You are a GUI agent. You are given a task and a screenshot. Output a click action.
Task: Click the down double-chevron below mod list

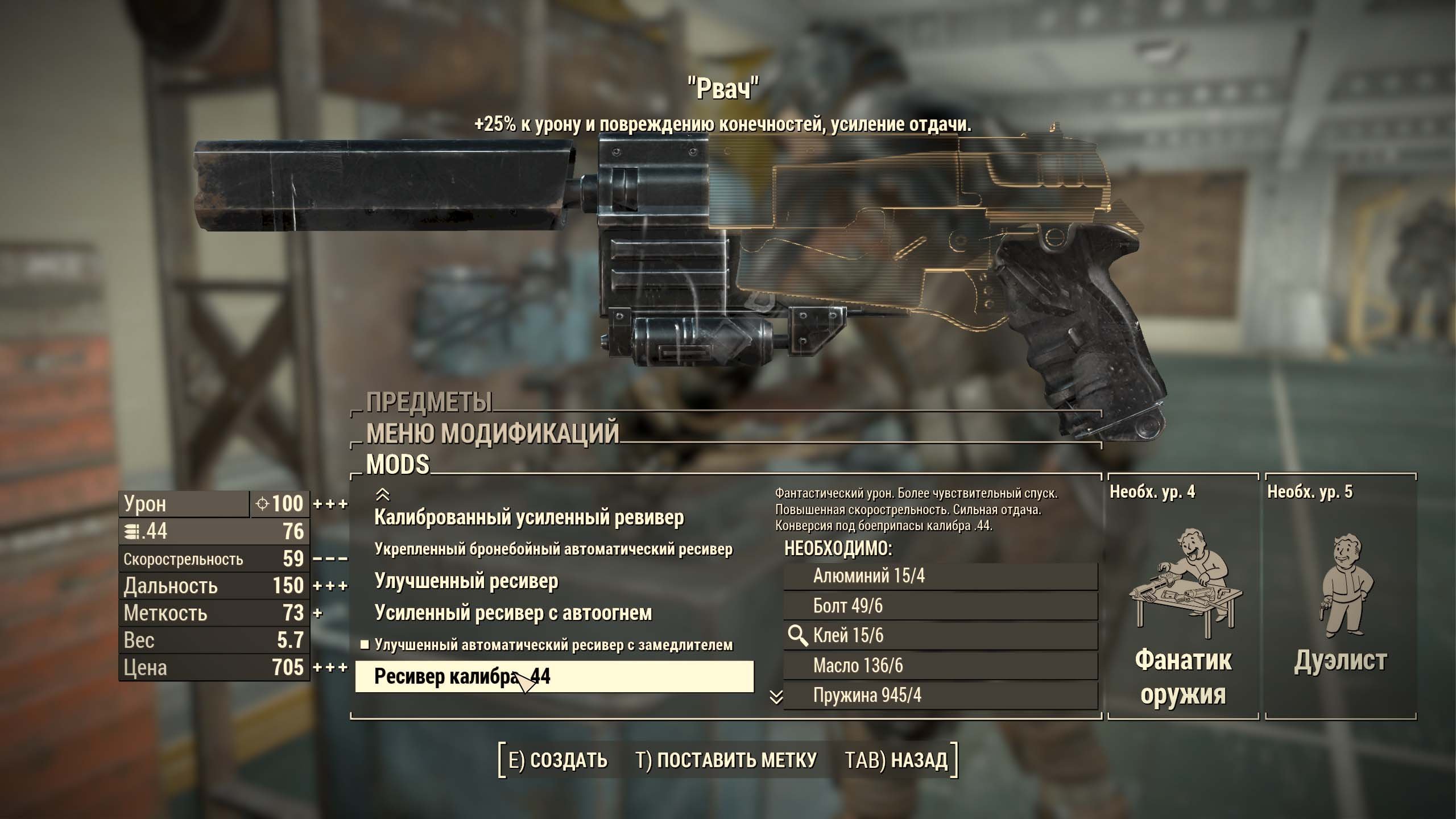click(x=776, y=697)
